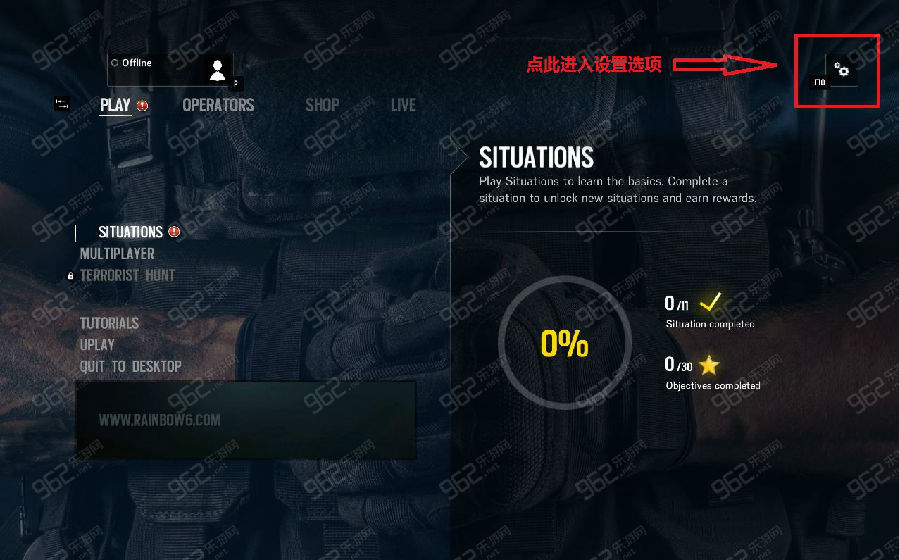Open the TUTORIALS menu entry
Image resolution: width=899 pixels, height=560 pixels.
[109, 323]
